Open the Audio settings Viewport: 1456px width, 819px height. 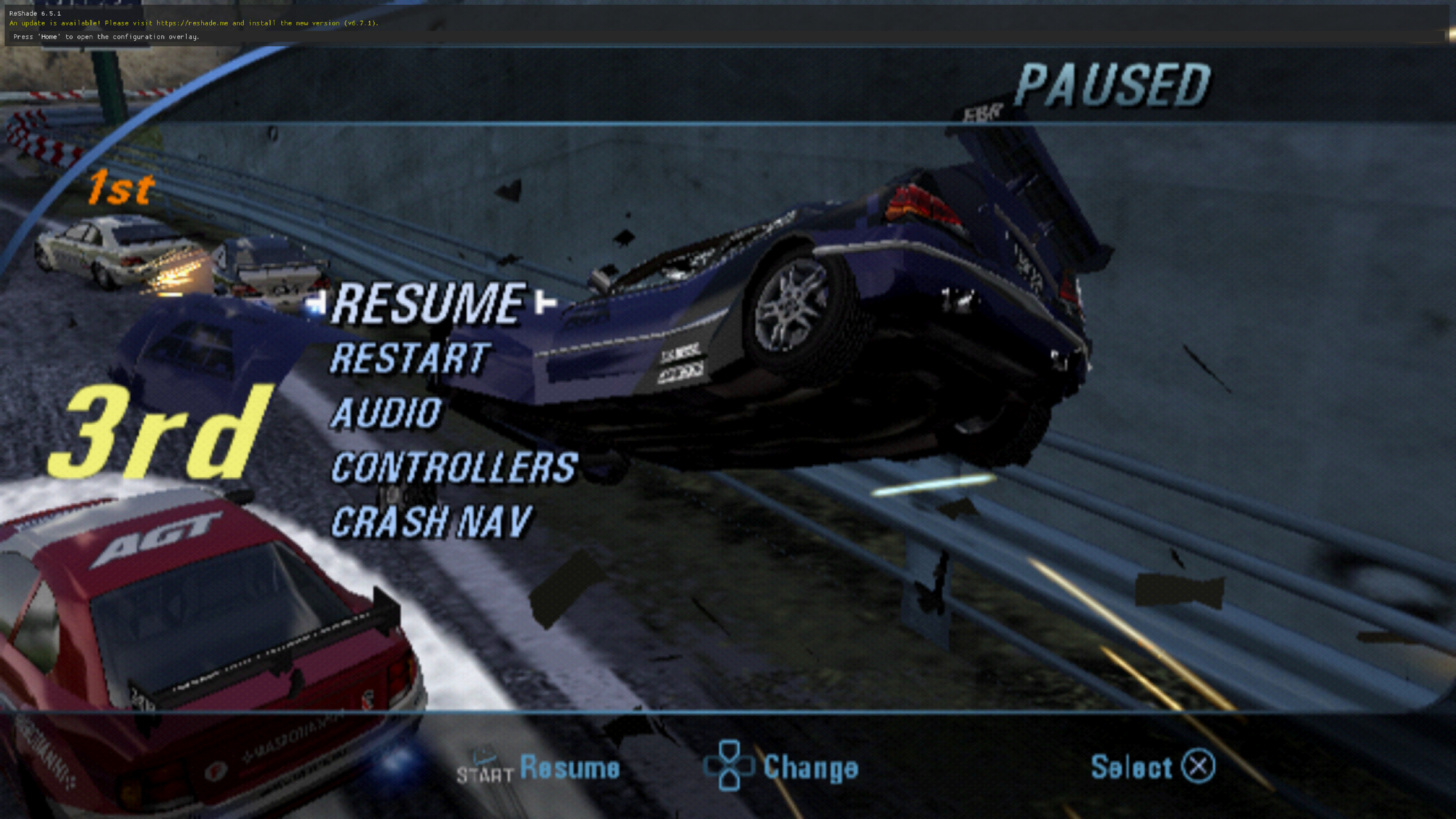tap(386, 414)
